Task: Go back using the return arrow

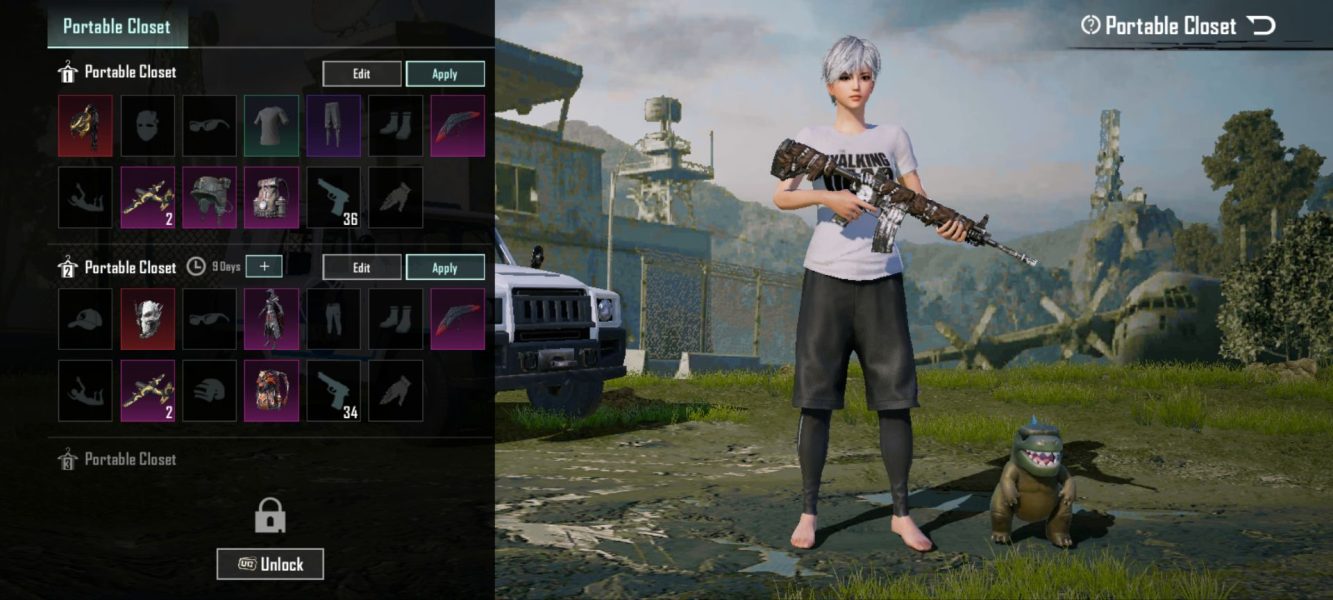Action: pos(1261,26)
